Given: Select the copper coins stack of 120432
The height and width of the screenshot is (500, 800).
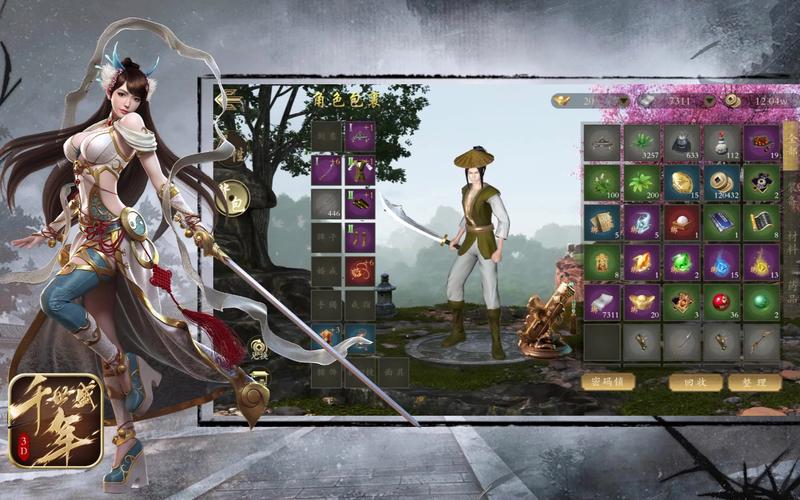Looking at the screenshot, I should tap(722, 183).
